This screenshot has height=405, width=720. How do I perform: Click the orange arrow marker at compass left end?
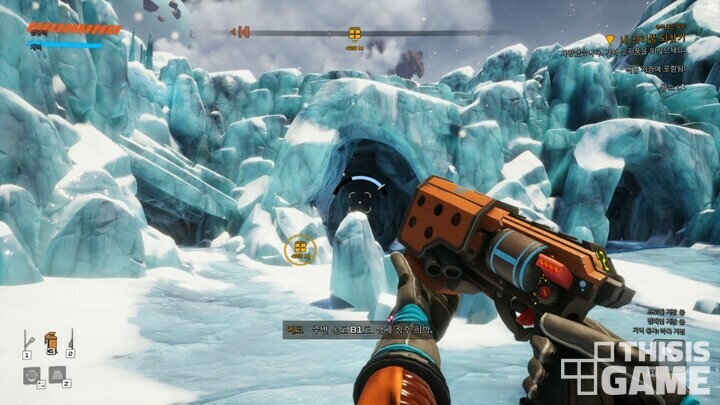point(240,32)
